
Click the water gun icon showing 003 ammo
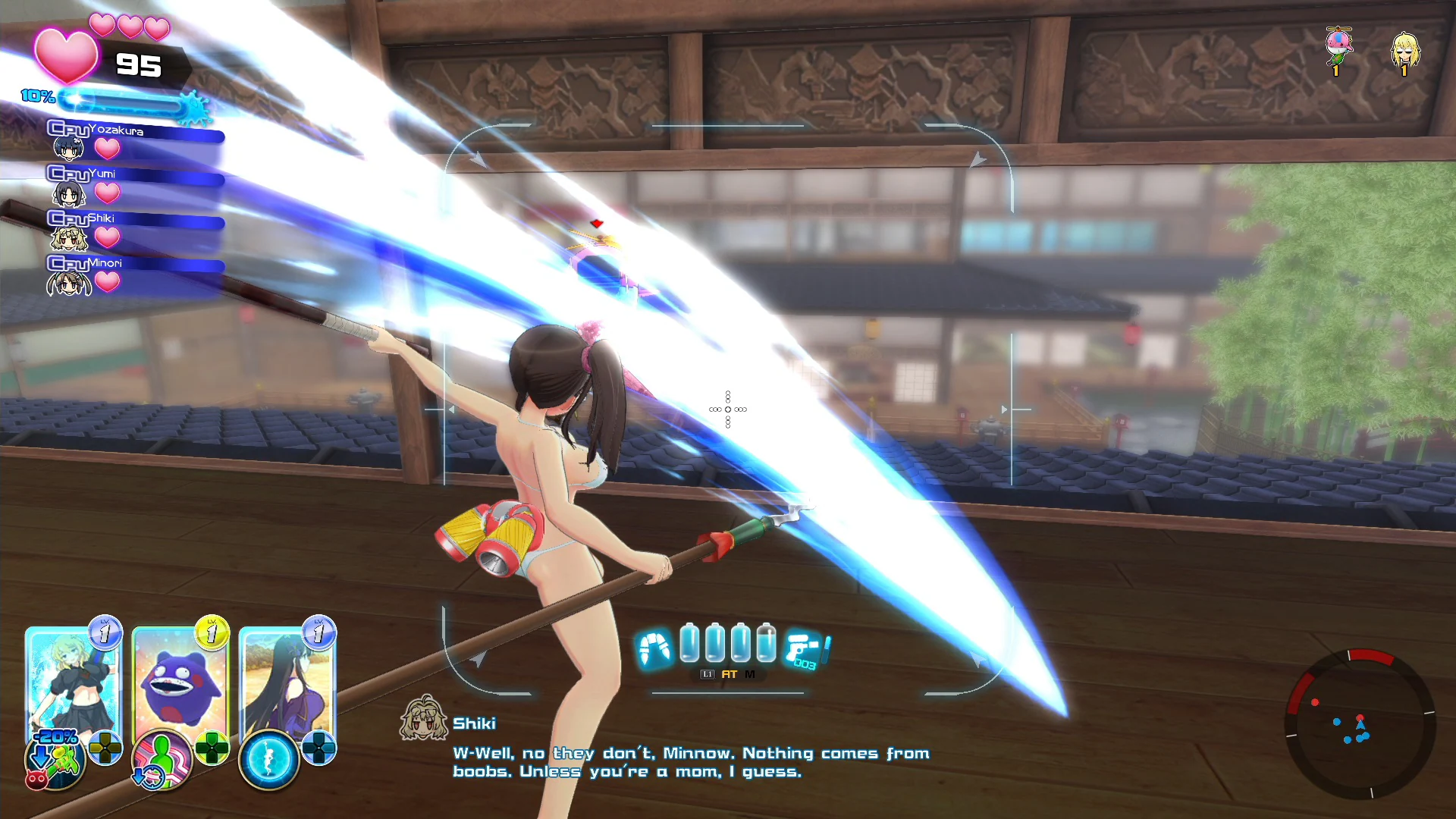click(x=802, y=648)
